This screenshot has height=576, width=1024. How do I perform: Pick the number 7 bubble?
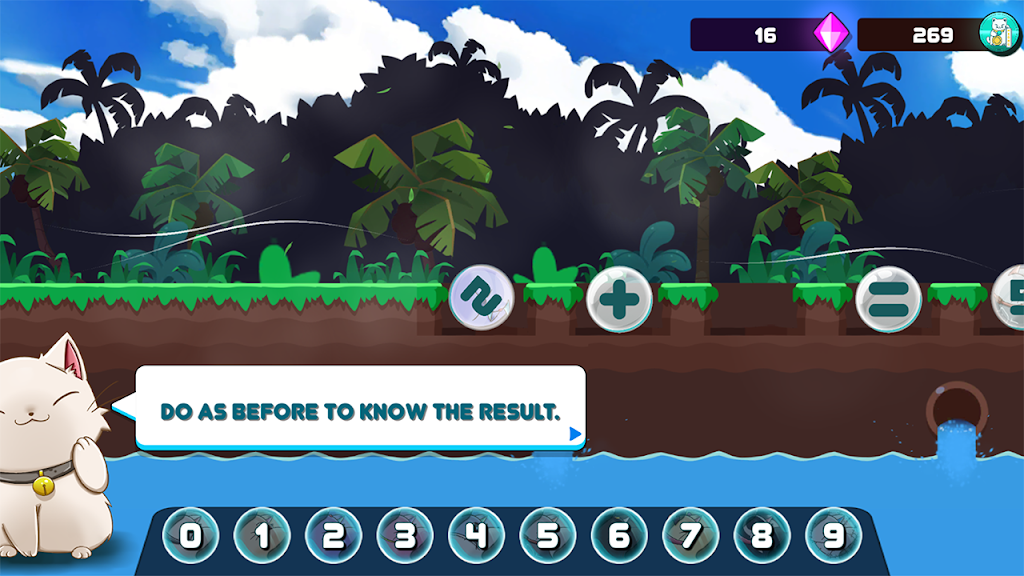(x=691, y=537)
